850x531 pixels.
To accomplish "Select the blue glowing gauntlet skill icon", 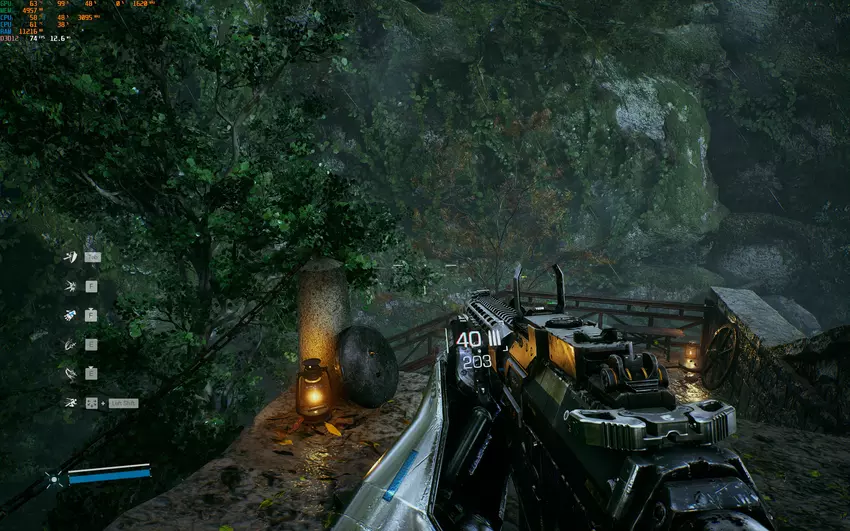I will pos(69,315).
